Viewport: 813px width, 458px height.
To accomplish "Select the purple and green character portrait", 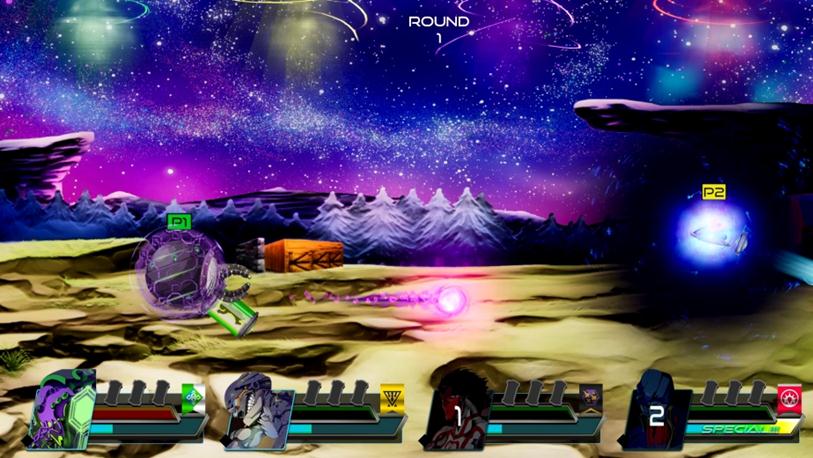I will click(x=62, y=411).
